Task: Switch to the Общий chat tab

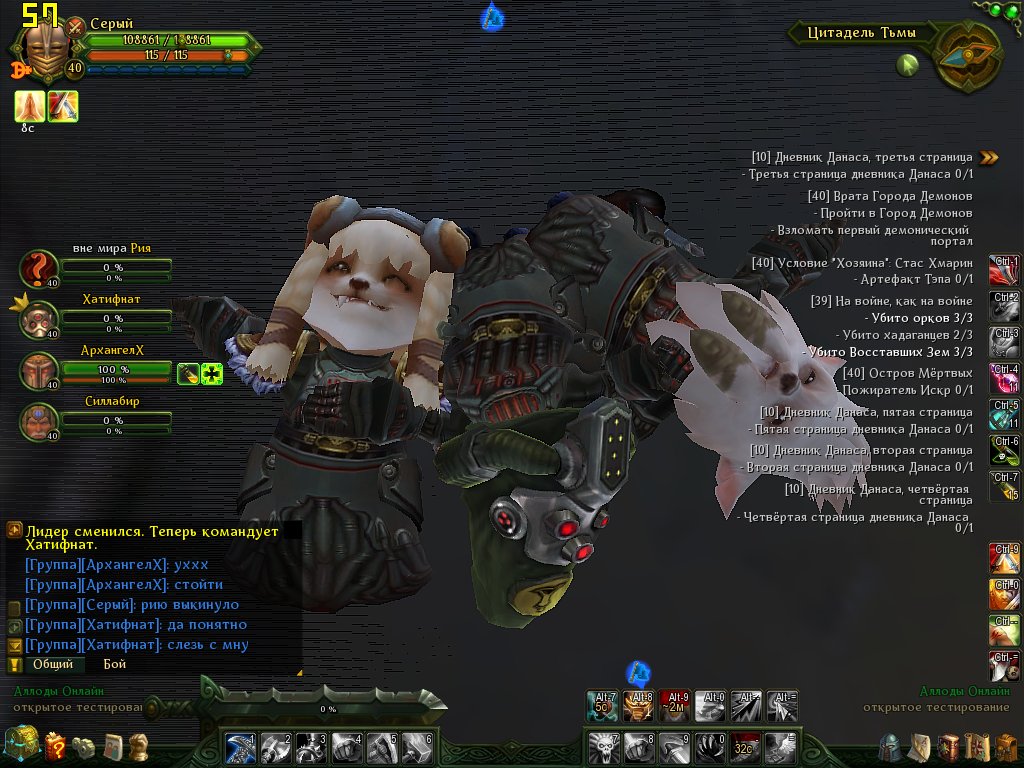Action: point(52,664)
